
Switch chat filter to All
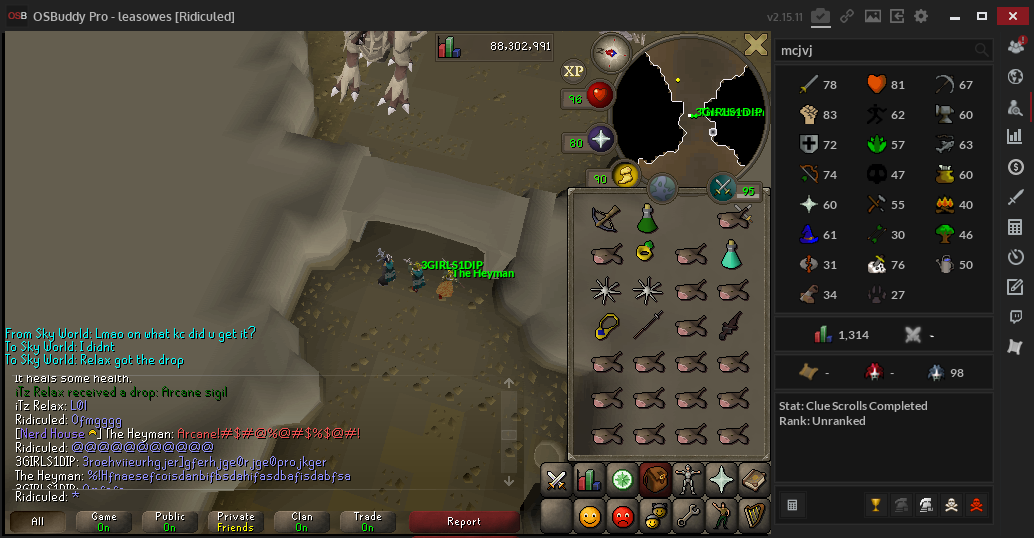point(38,521)
